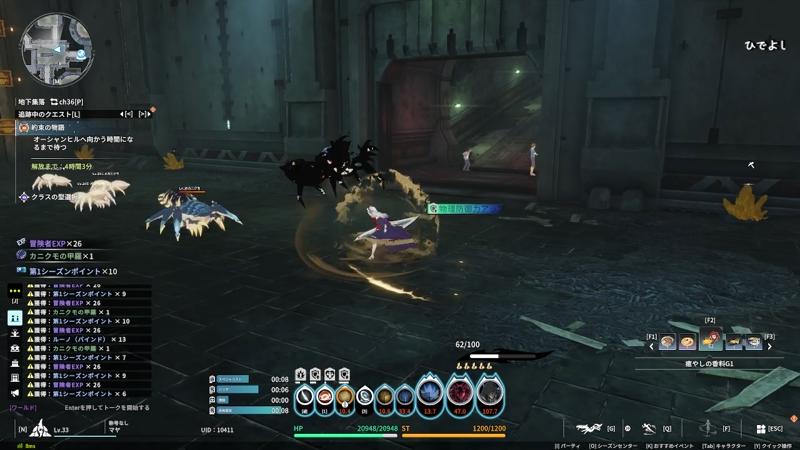Show the previous tracked quest with left arrow
Screen dimensions: 800x450
tap(128, 114)
